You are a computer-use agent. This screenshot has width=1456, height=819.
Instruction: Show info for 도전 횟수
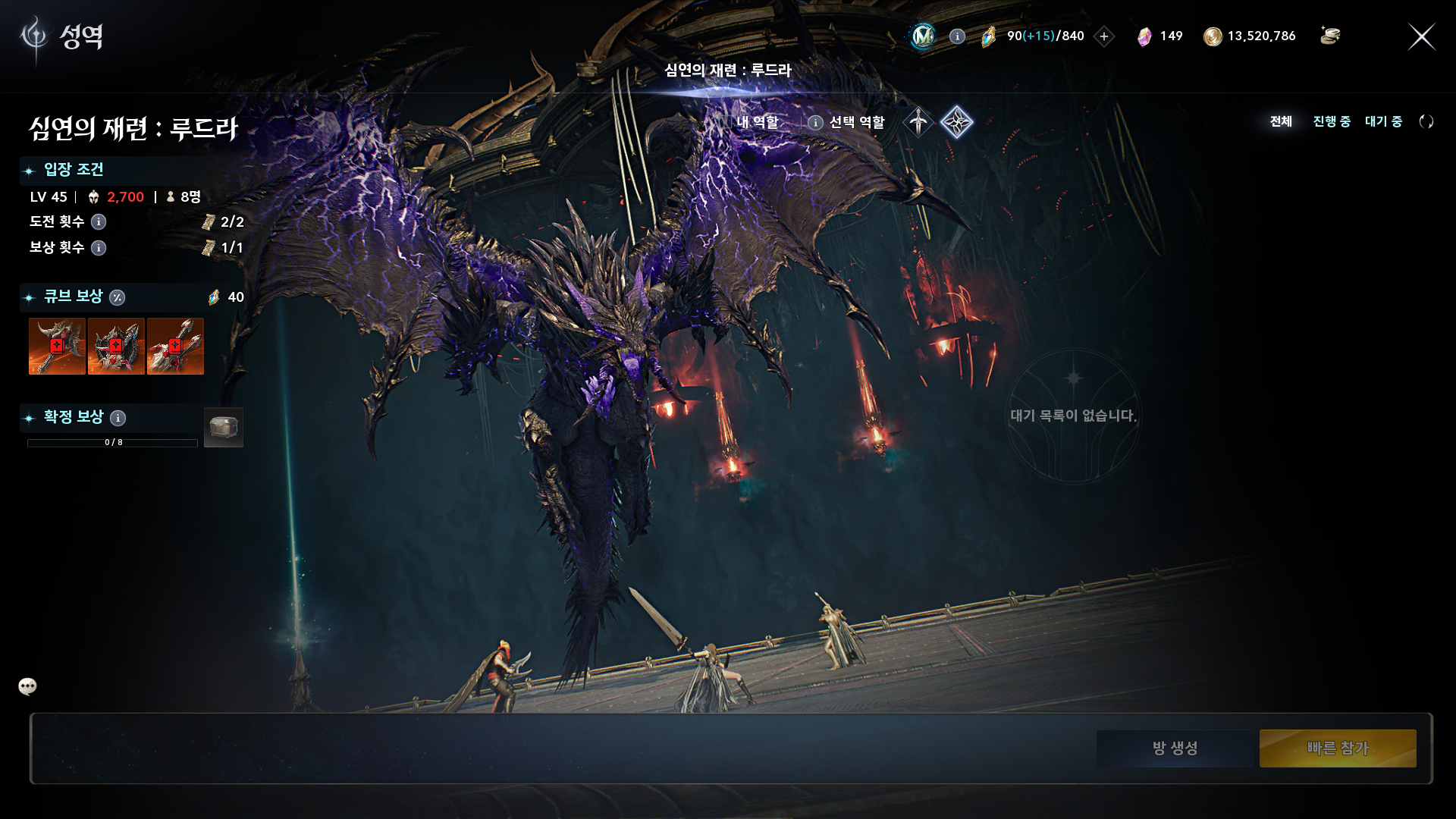coord(99,222)
